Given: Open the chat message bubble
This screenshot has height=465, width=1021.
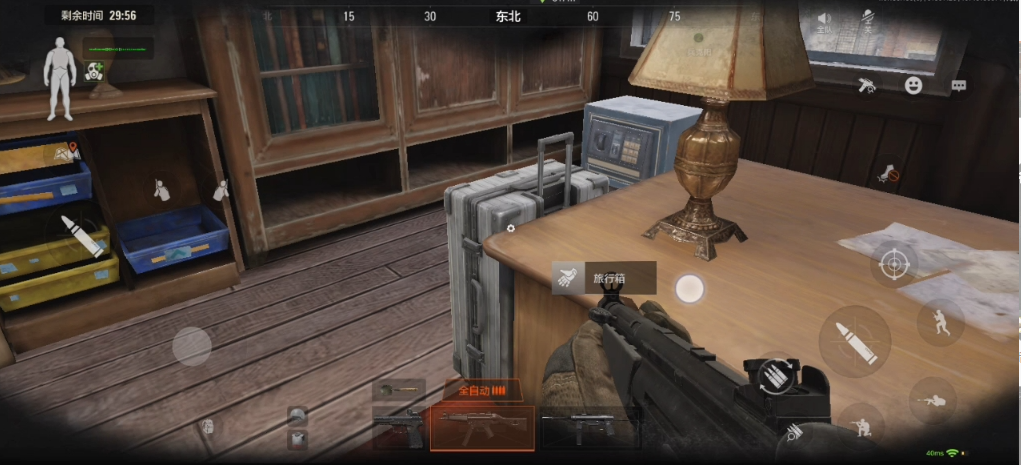Looking at the screenshot, I should pos(958,86).
